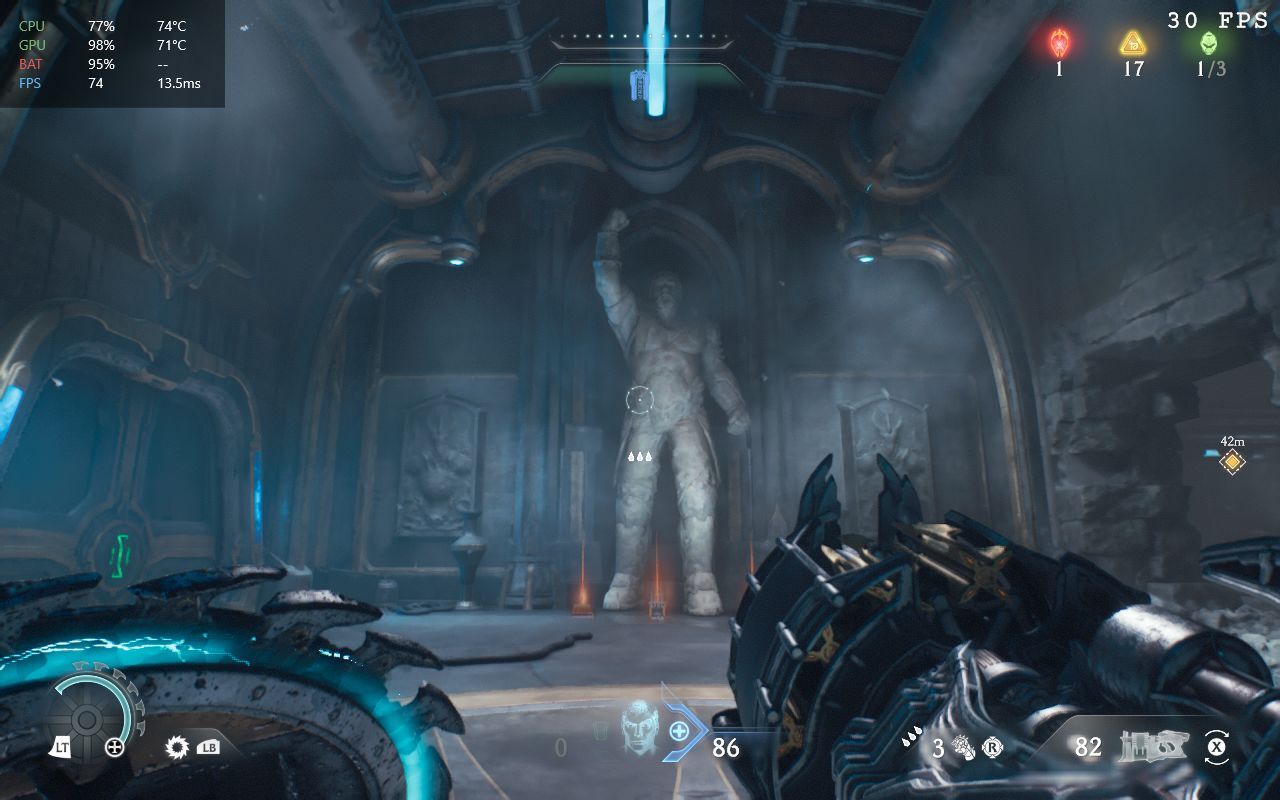Click the armor shield icon beside portrait

(x=600, y=734)
